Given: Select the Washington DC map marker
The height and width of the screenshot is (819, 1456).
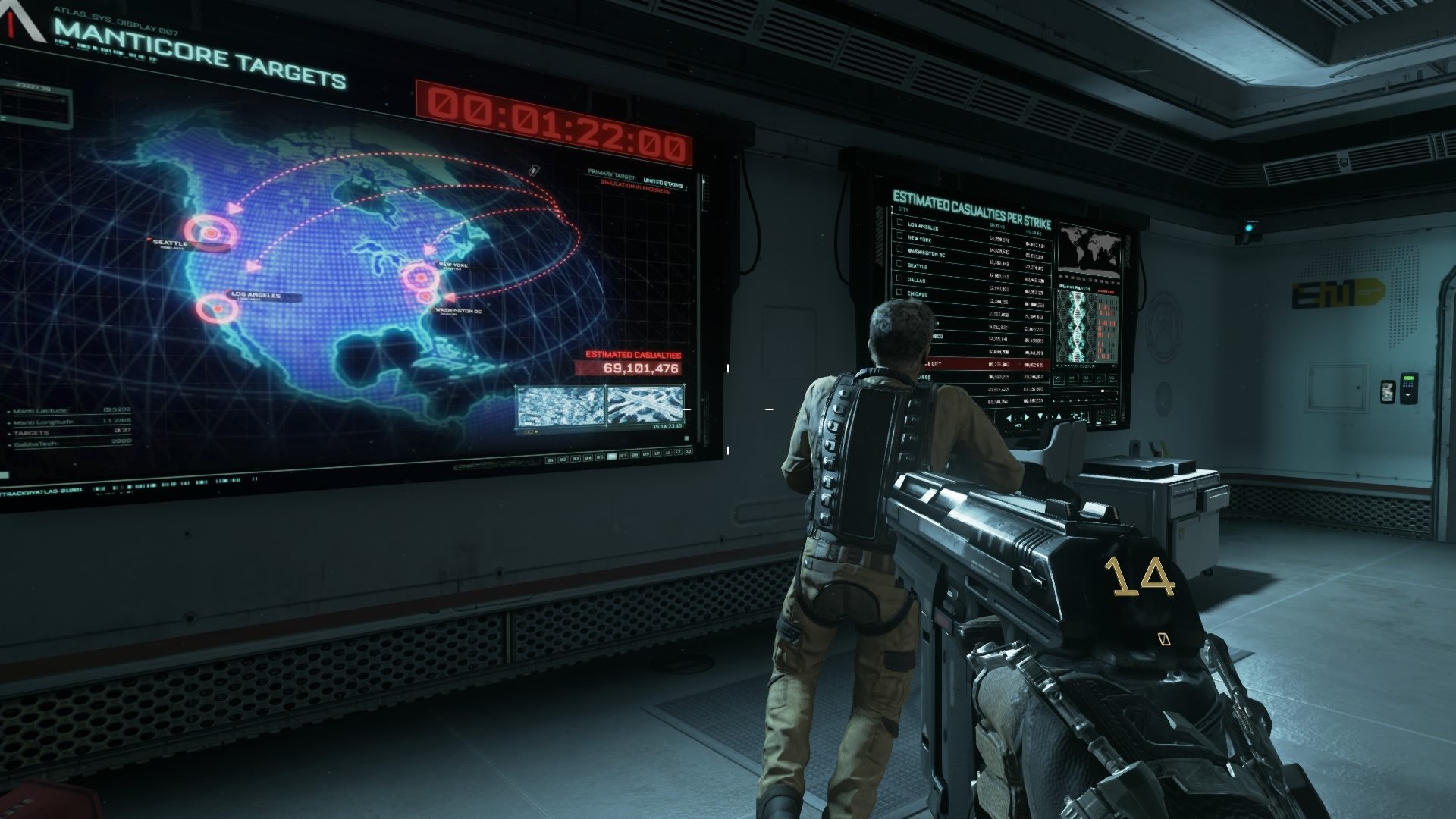Looking at the screenshot, I should pos(425,297).
